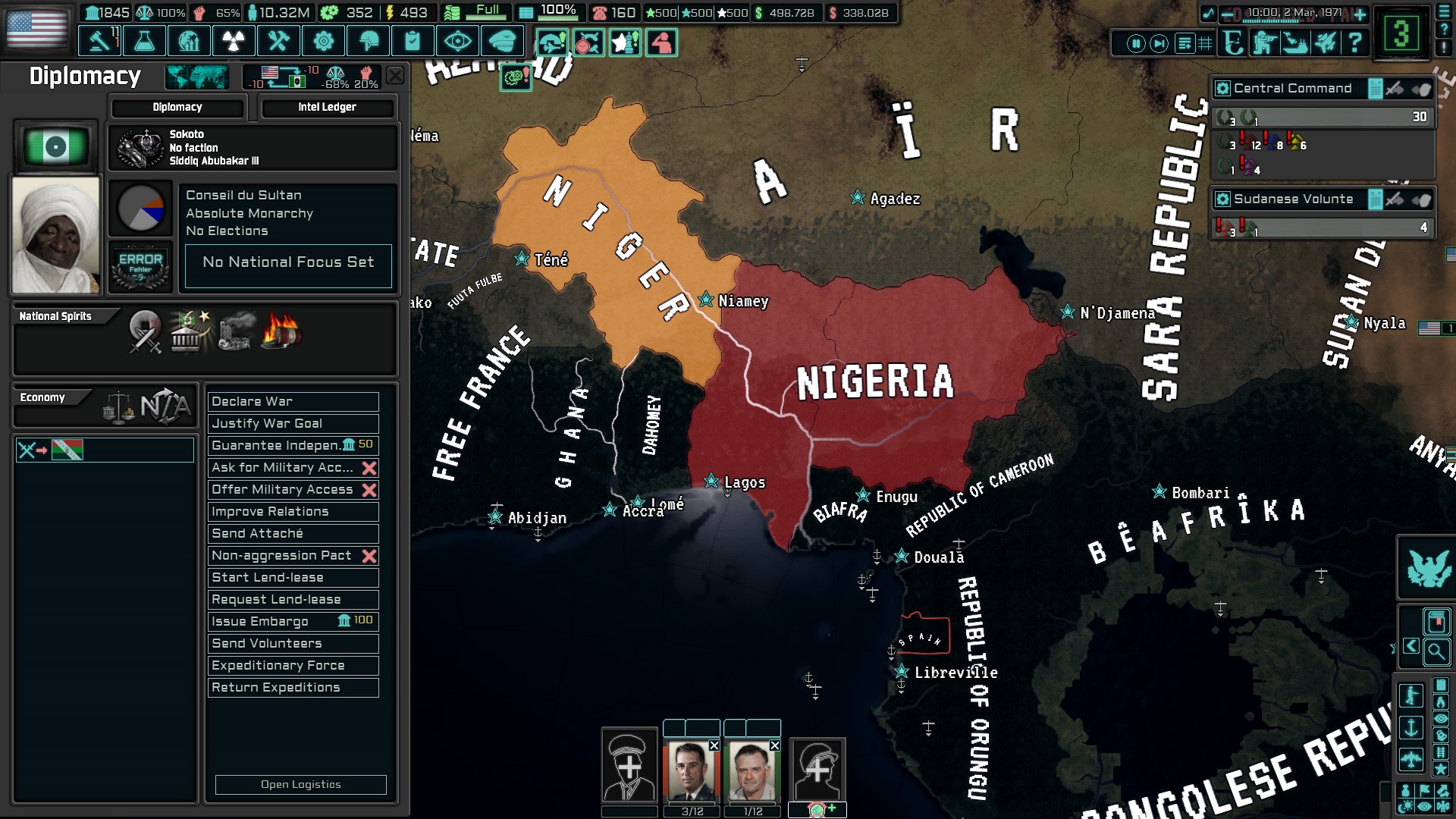Toggle the music player note icon
1456x819 pixels.
1209,13
